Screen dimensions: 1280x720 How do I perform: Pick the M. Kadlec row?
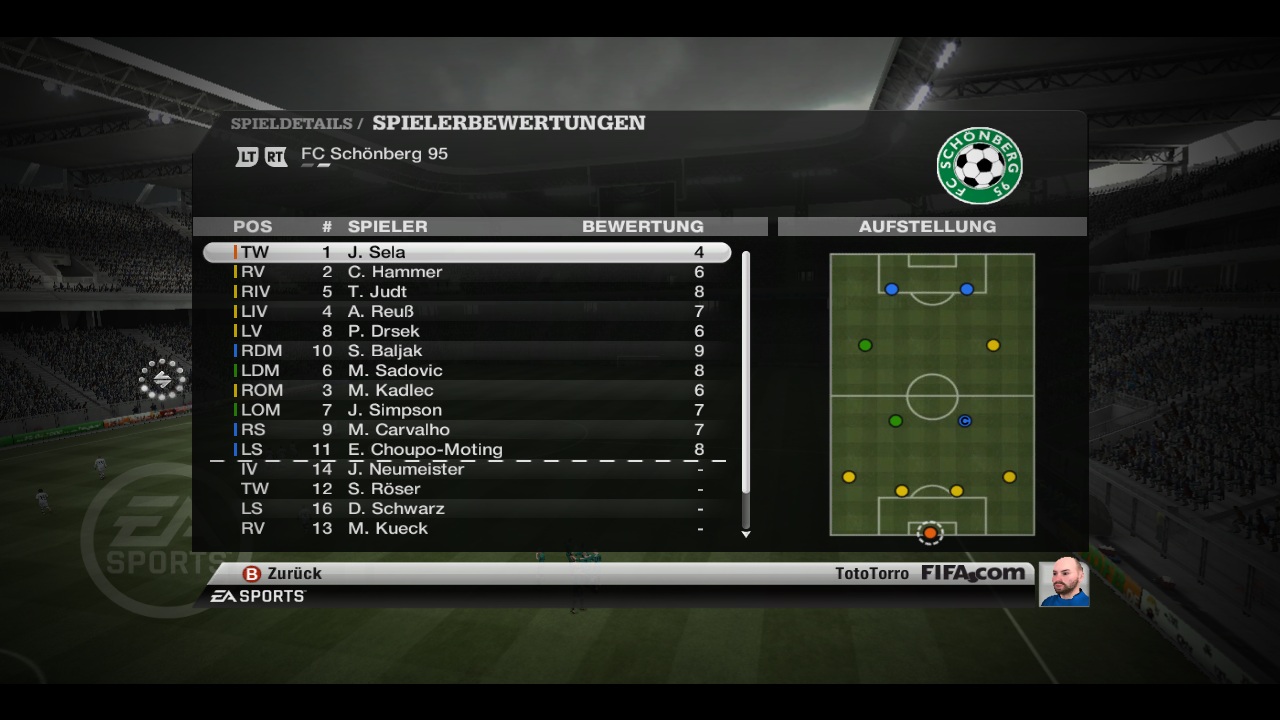[x=467, y=390]
